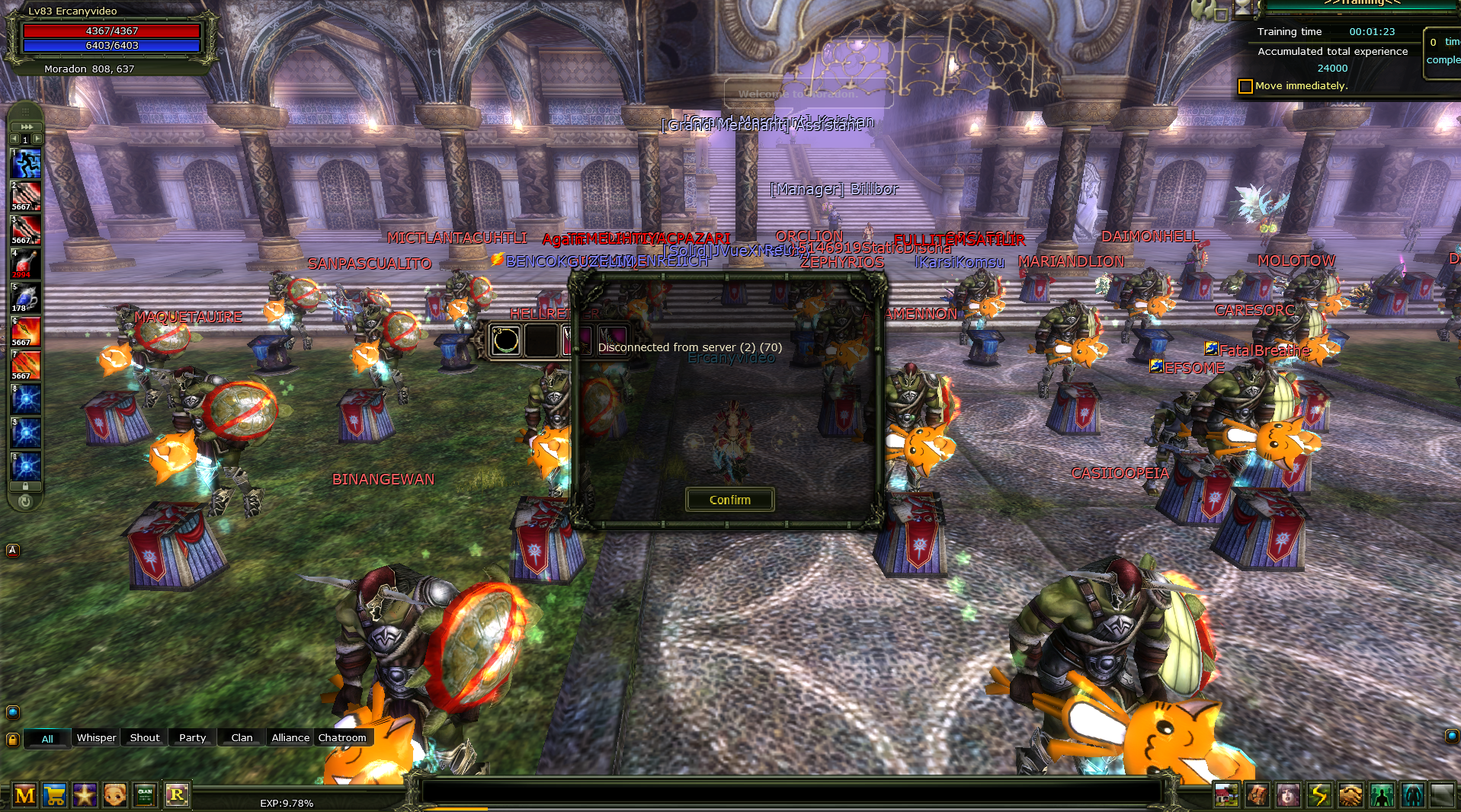This screenshot has height=812, width=1461.
Task: Open the house and tree icon
Action: [1226, 795]
